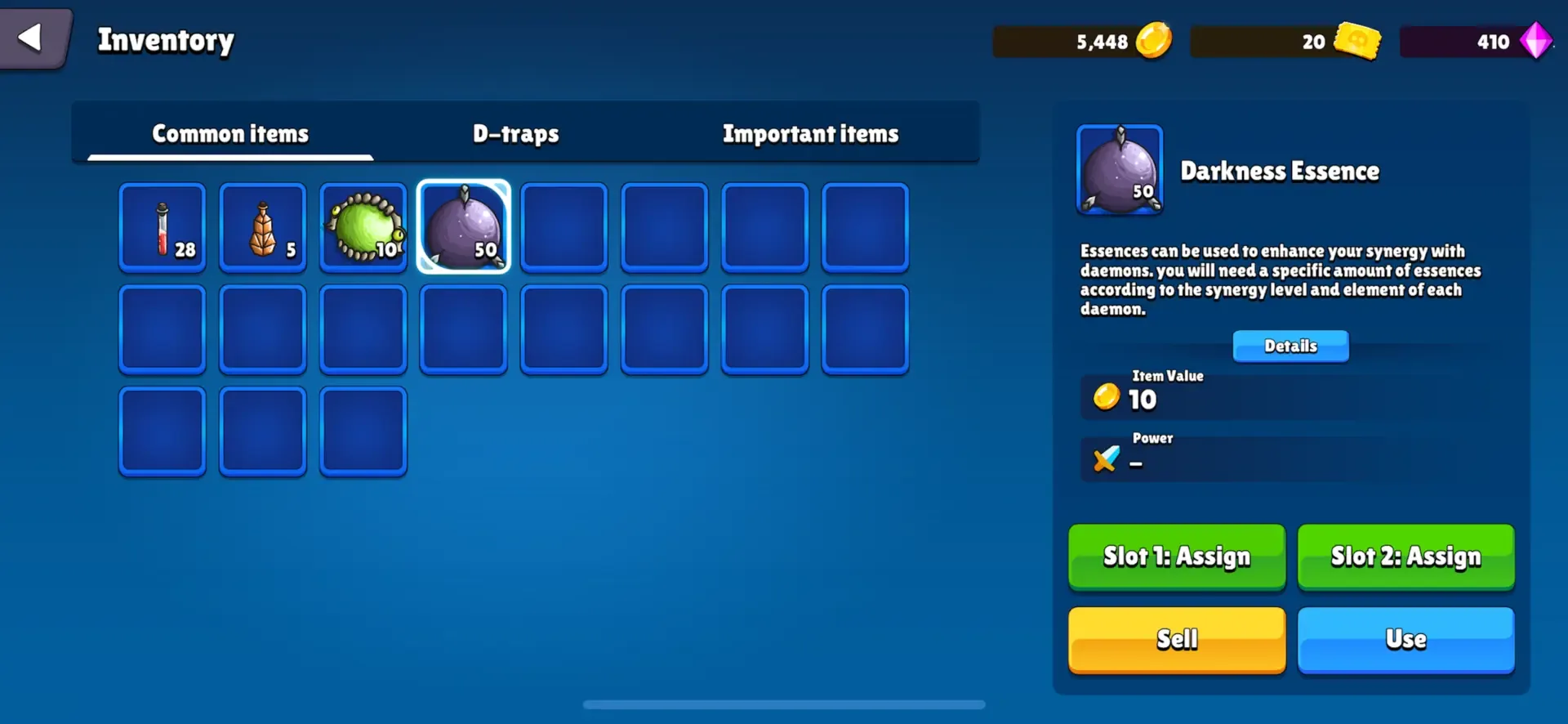This screenshot has height=724, width=1568.
Task: Click the horizontal scrollbar at the bottom
Action: pos(784,704)
